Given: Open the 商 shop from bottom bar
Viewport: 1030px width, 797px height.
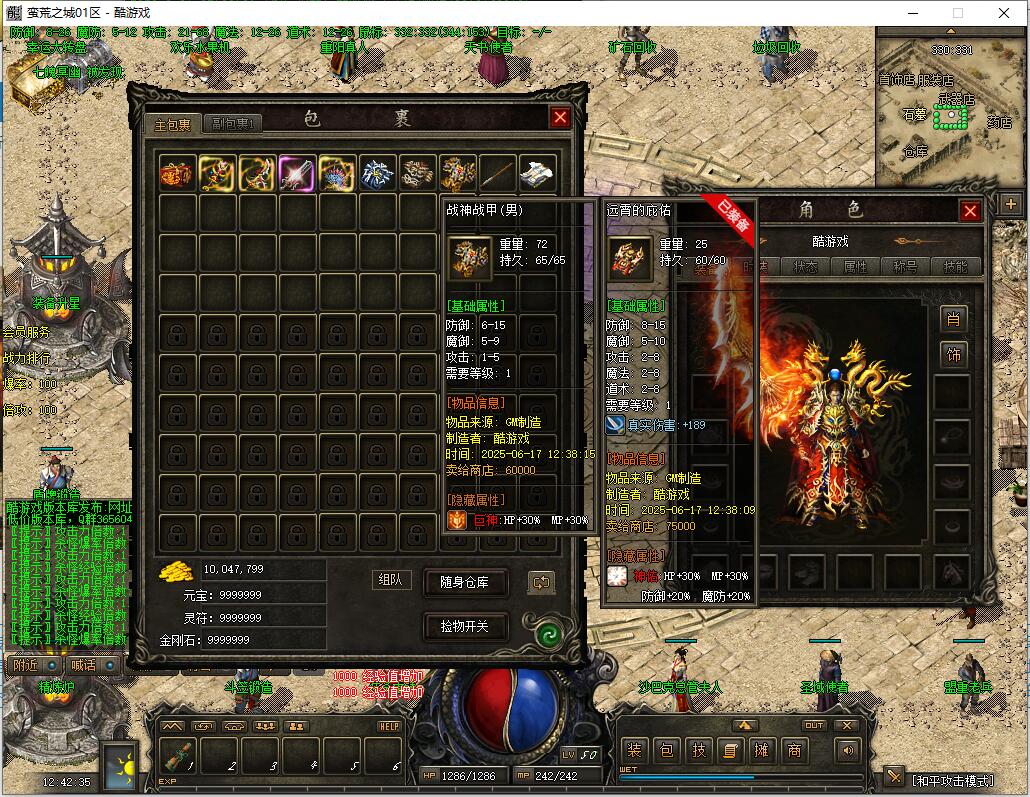Looking at the screenshot, I should pos(794,751).
